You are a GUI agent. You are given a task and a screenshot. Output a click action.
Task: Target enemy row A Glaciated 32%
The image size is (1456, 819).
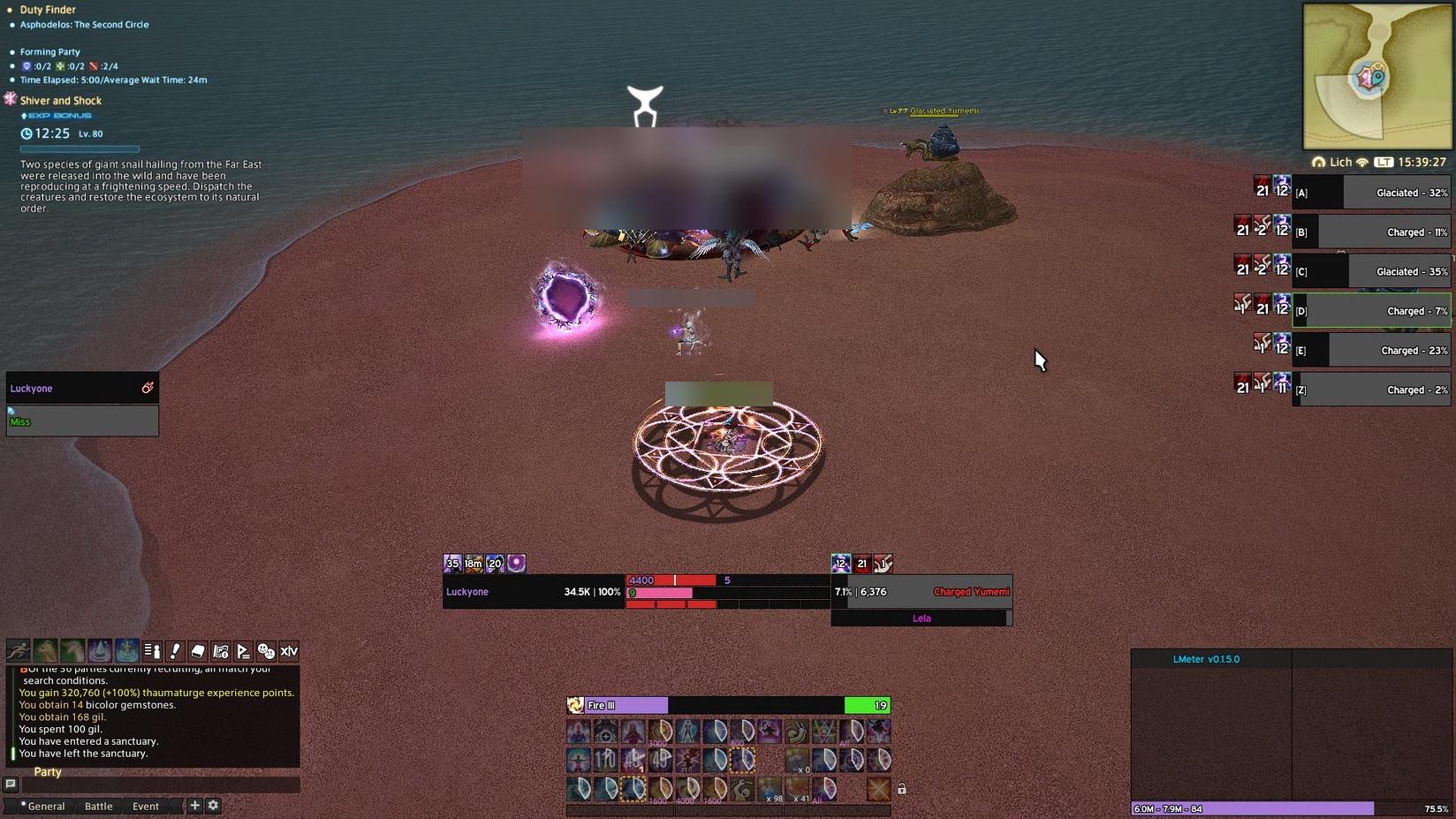(x=1371, y=193)
